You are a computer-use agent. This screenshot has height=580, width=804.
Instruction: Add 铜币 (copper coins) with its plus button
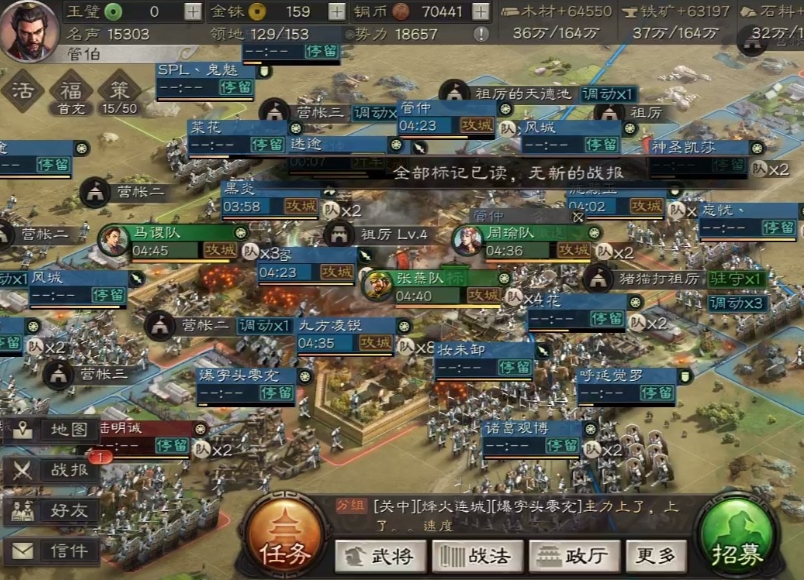(481, 12)
